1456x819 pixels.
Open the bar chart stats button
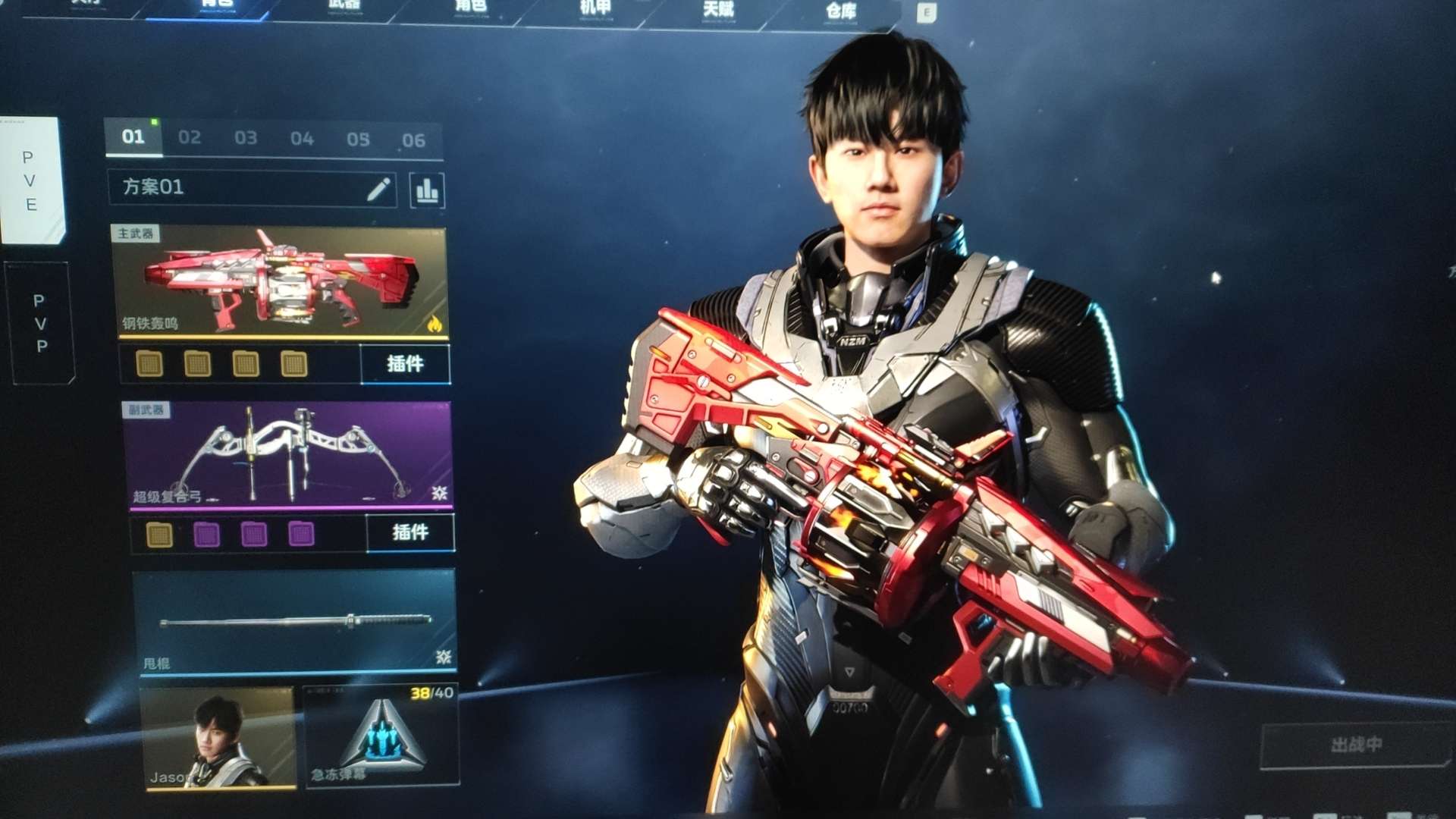pyautogui.click(x=427, y=190)
